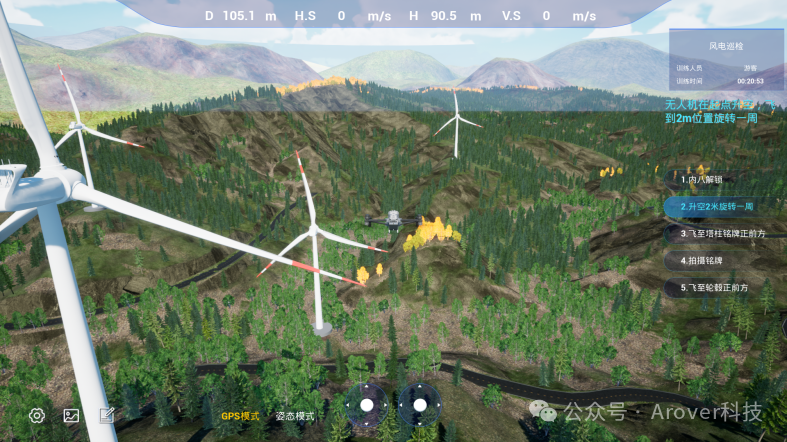Click the left virtual joystick

367,405
